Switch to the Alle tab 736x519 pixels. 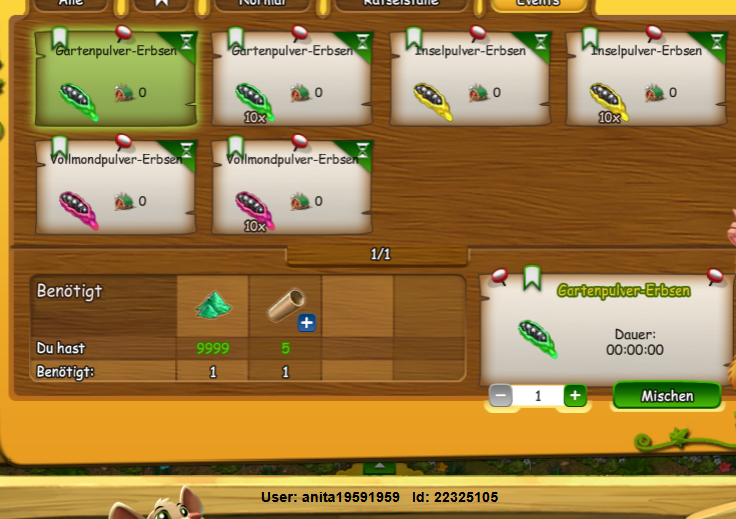[71, 4]
